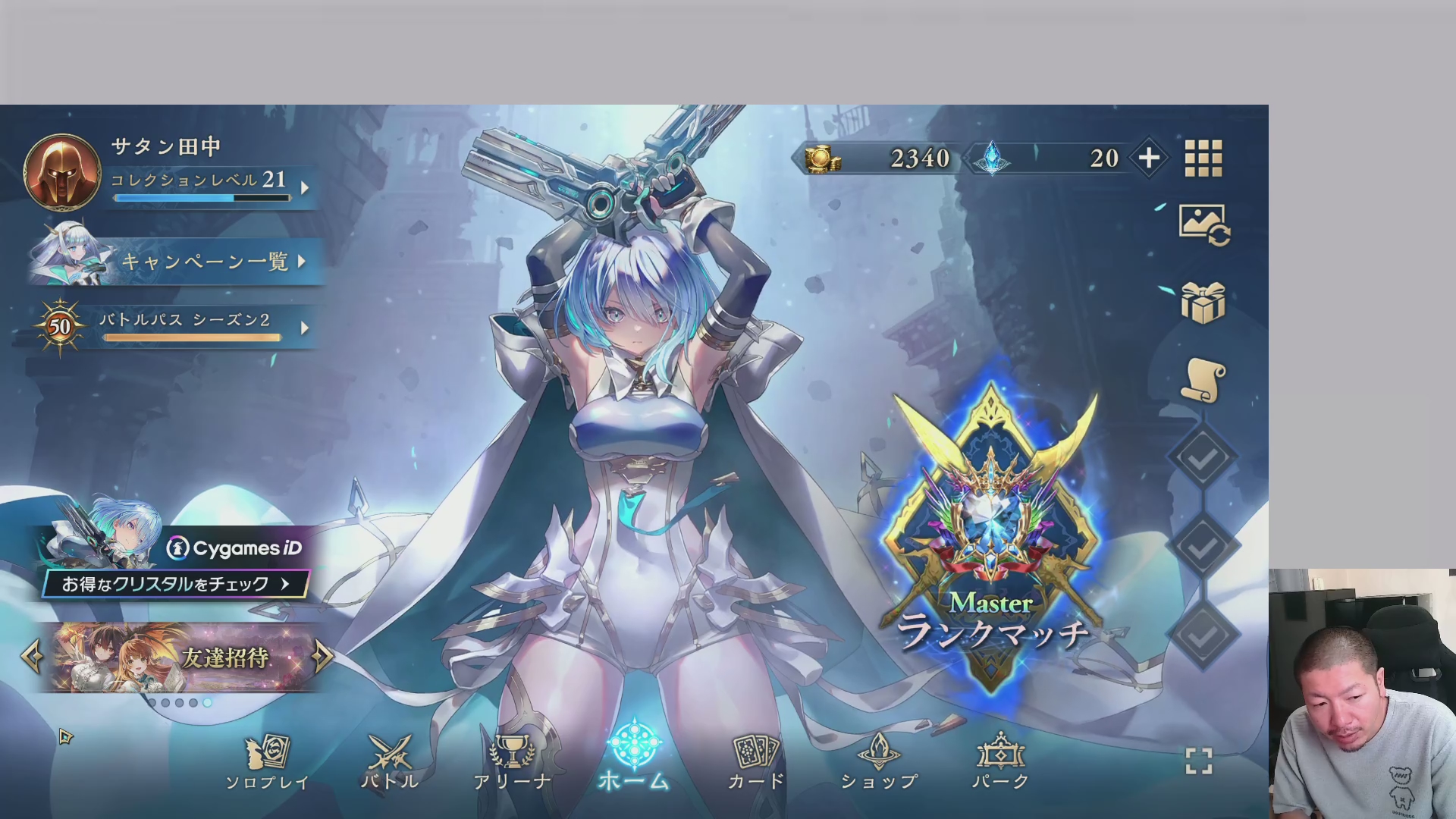Advance to the next banner with right arrow
1456x819 pixels.
click(322, 657)
